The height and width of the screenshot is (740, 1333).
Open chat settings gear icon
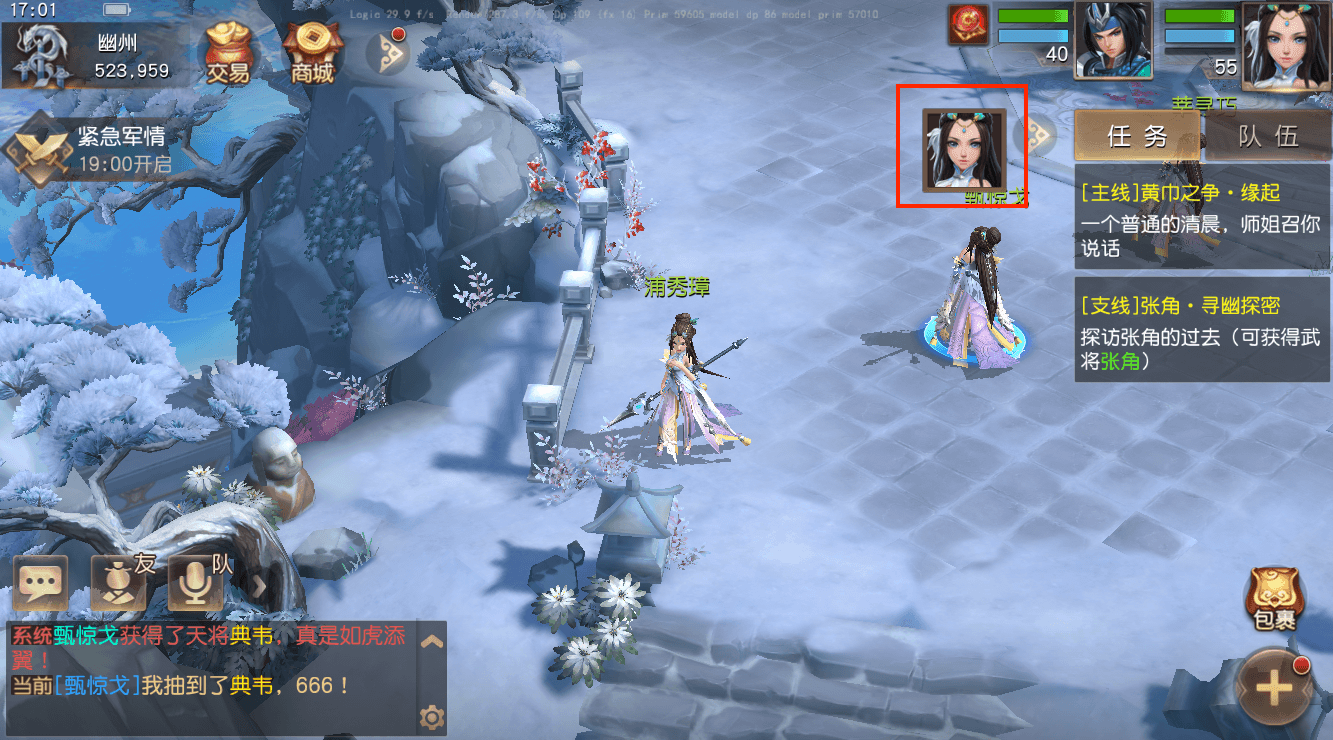click(432, 716)
